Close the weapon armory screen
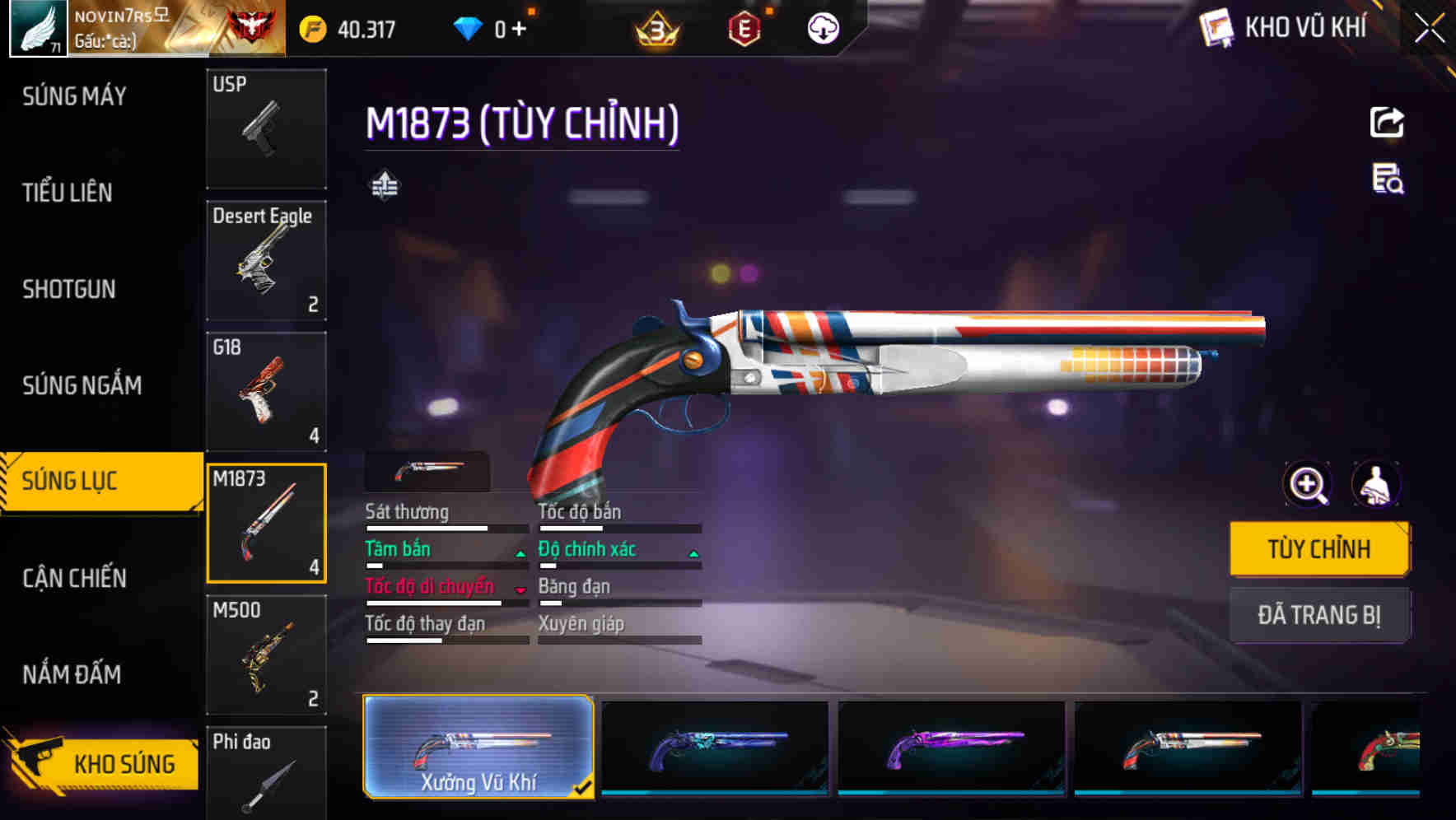Viewport: 1456px width, 820px height. coord(1429,28)
